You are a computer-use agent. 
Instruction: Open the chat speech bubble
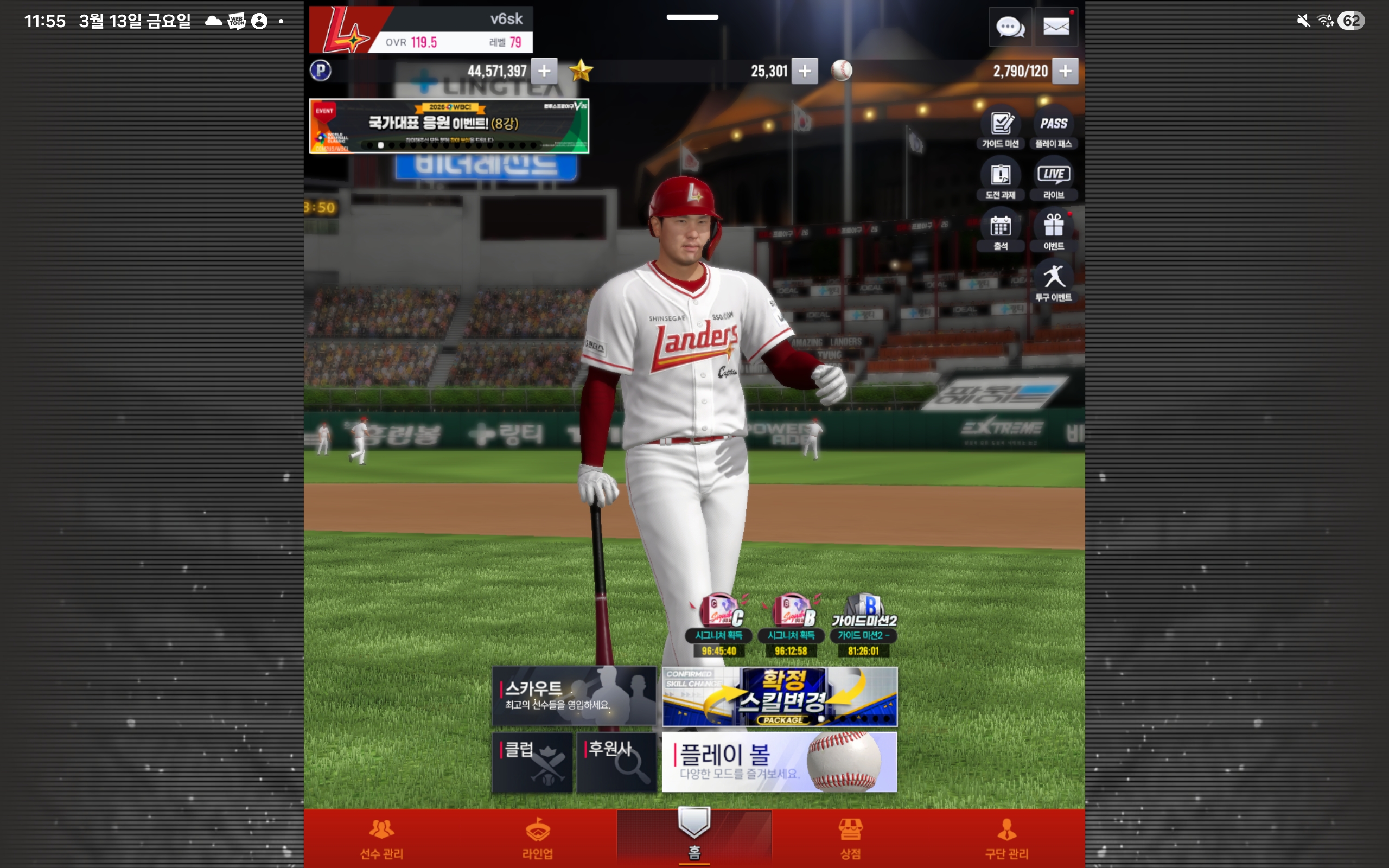pos(1010,27)
